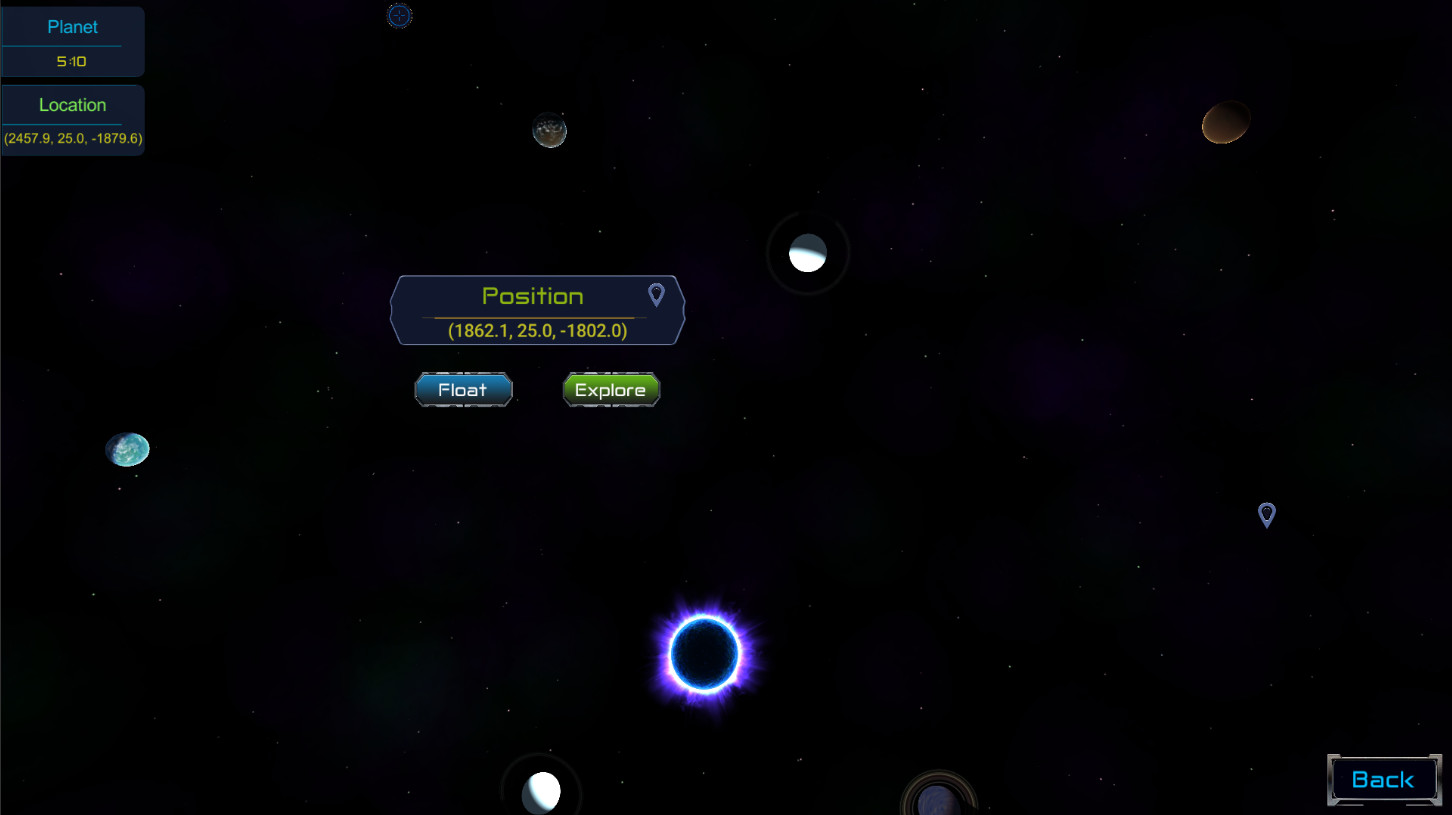Select the cratered gray moon near the top
1452x815 pixels.
coord(550,130)
